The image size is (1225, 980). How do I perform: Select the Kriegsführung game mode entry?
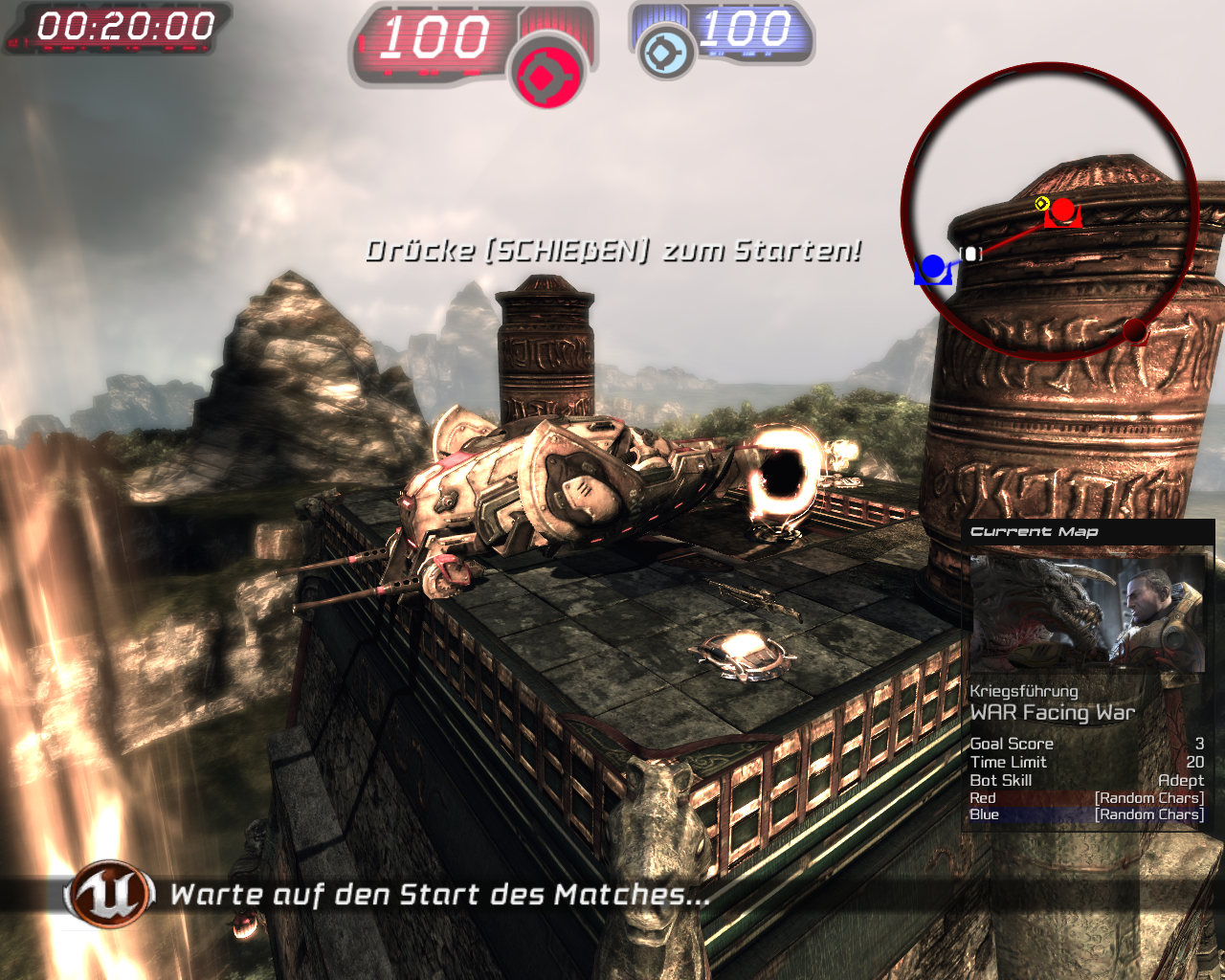tap(1023, 690)
